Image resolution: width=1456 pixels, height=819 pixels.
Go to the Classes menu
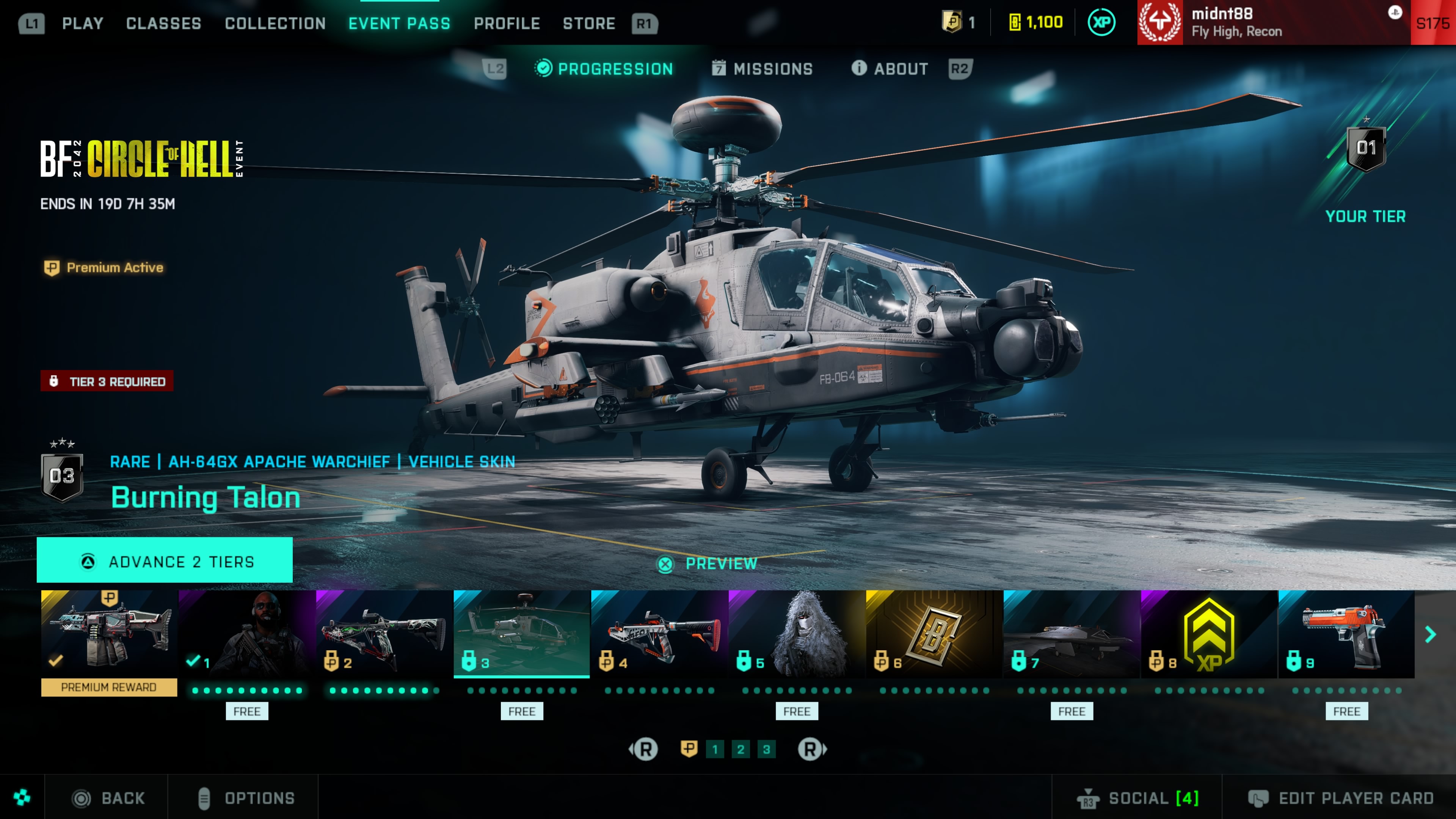click(x=163, y=23)
